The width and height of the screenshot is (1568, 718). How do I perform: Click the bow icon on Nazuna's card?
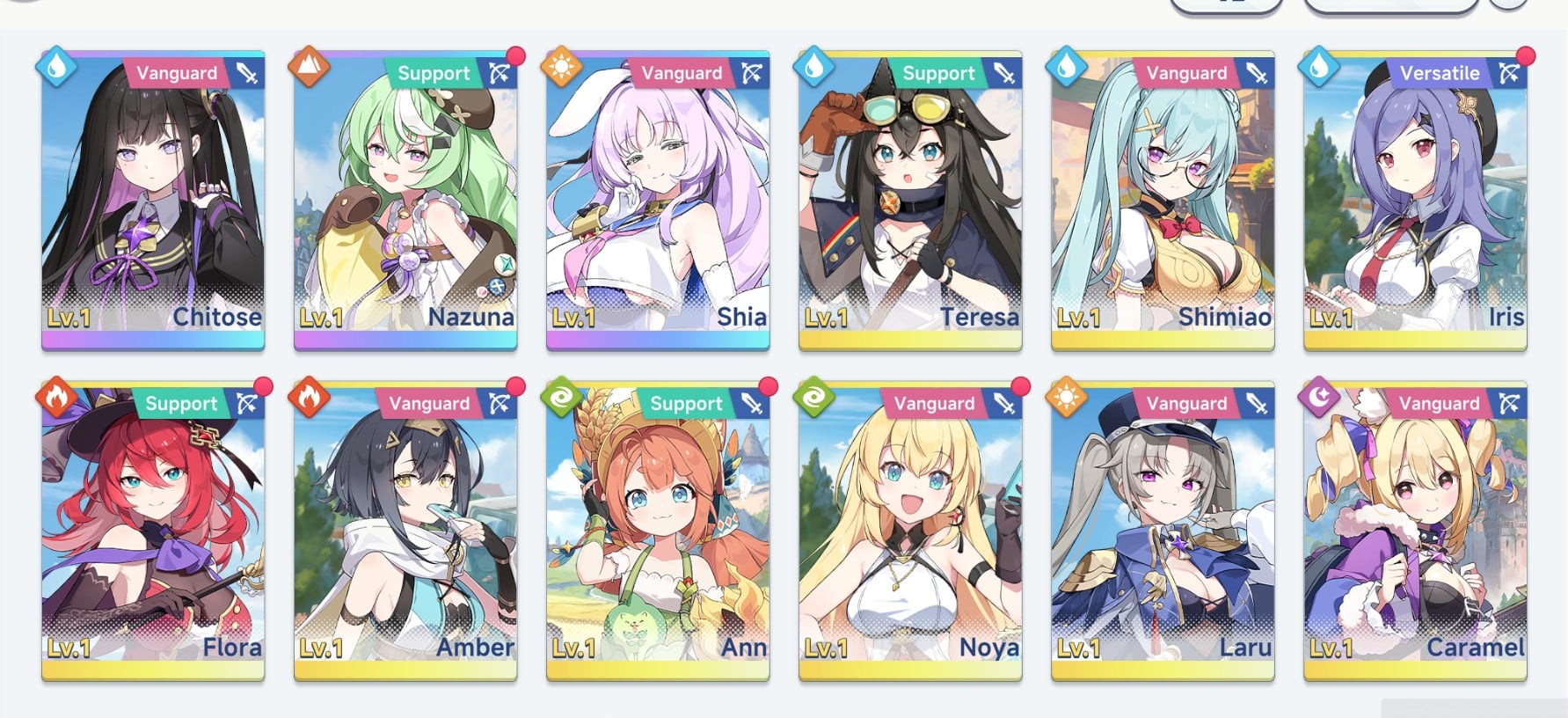pyautogui.click(x=500, y=73)
